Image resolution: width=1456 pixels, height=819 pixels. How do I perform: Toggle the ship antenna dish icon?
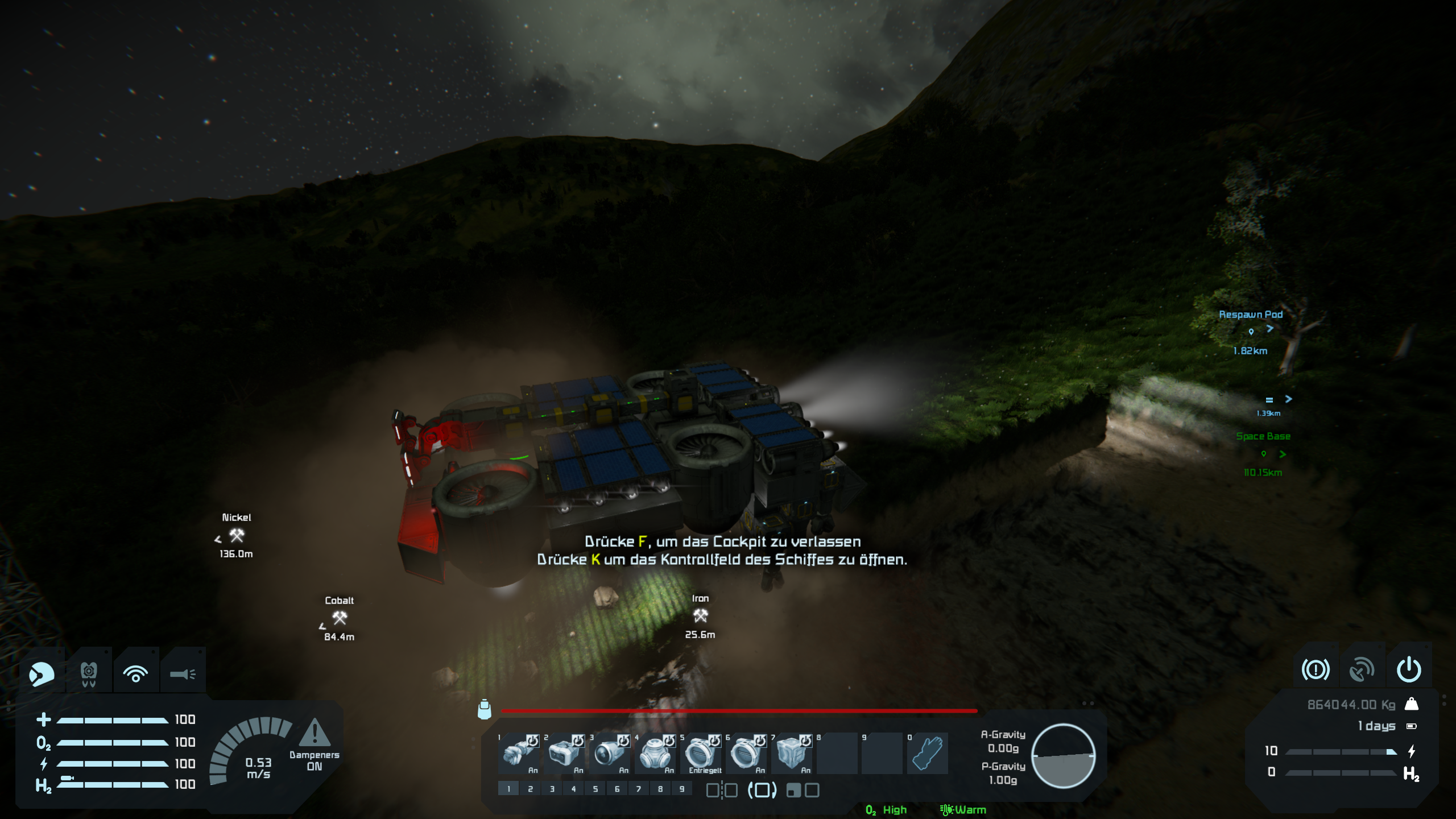coord(1362,670)
